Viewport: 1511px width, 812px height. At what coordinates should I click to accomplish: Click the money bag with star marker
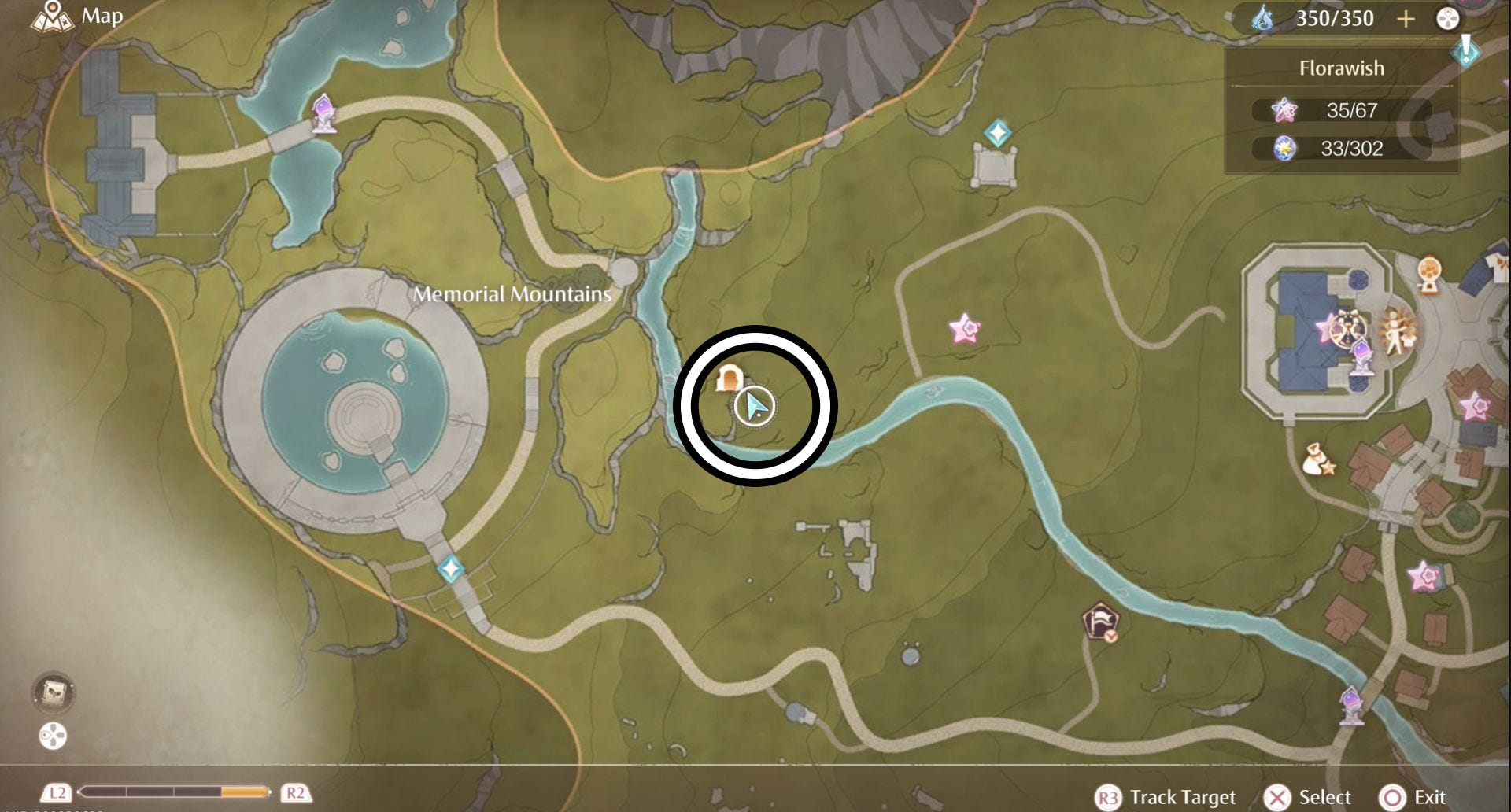(x=1317, y=461)
